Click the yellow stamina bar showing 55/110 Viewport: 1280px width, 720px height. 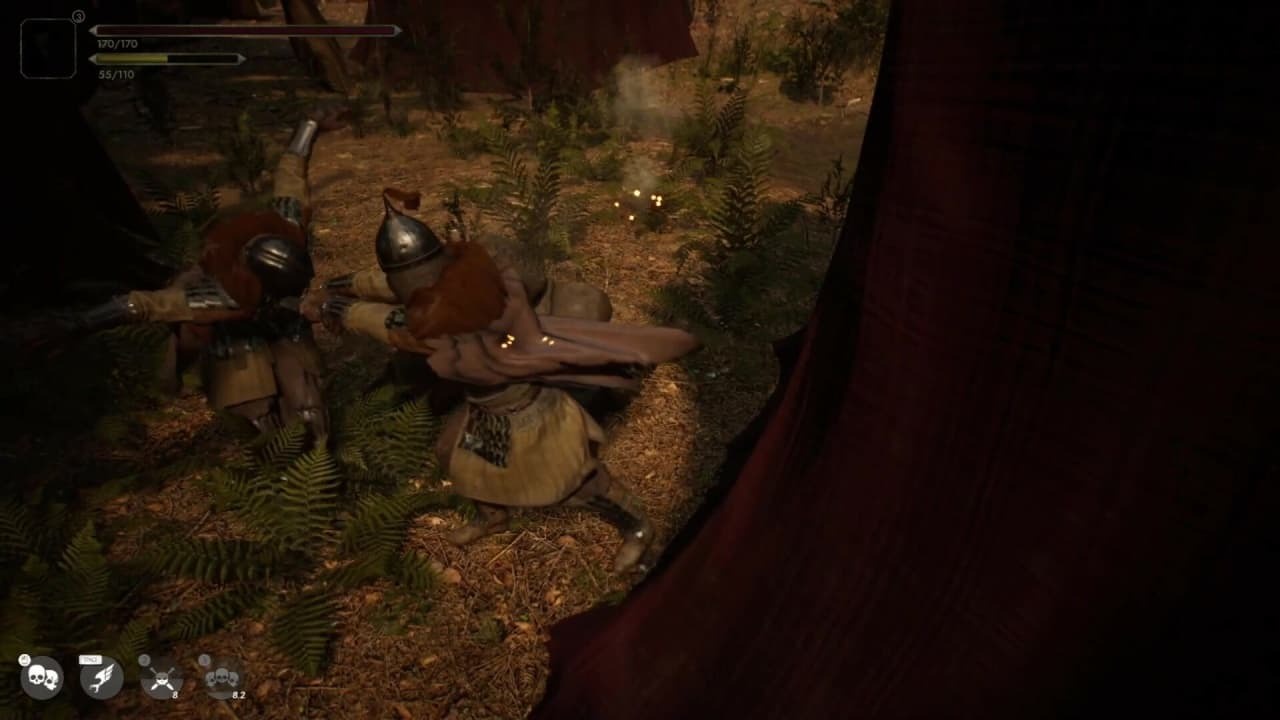pos(130,59)
